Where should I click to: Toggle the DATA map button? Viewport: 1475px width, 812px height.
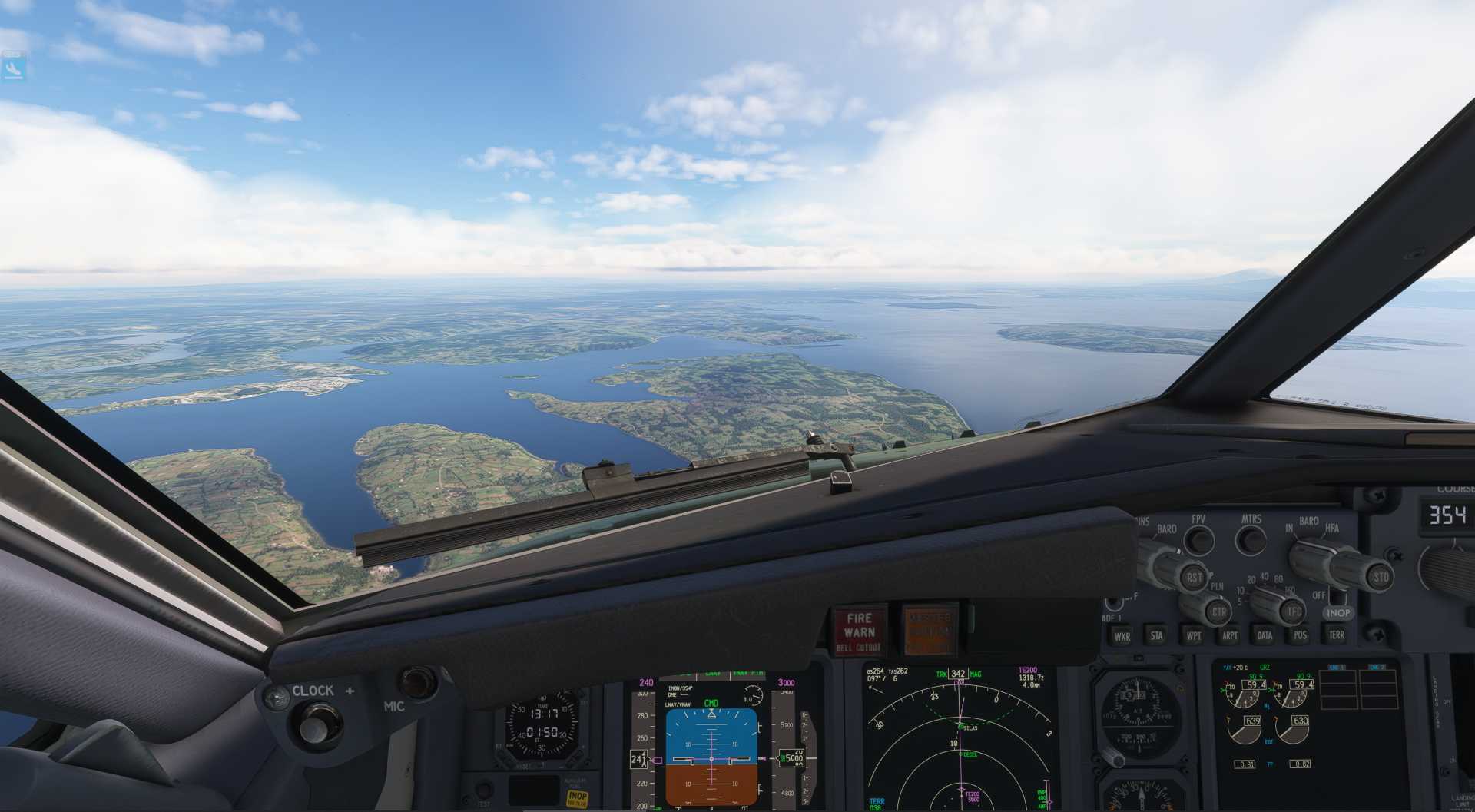pyautogui.click(x=1265, y=635)
